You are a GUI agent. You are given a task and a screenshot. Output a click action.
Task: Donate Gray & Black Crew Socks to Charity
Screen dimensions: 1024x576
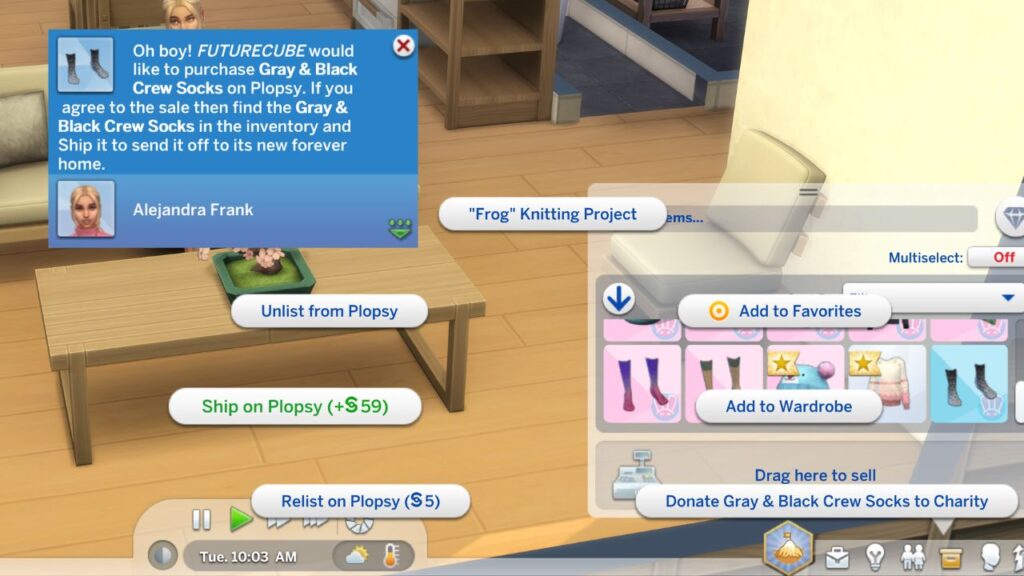(826, 501)
